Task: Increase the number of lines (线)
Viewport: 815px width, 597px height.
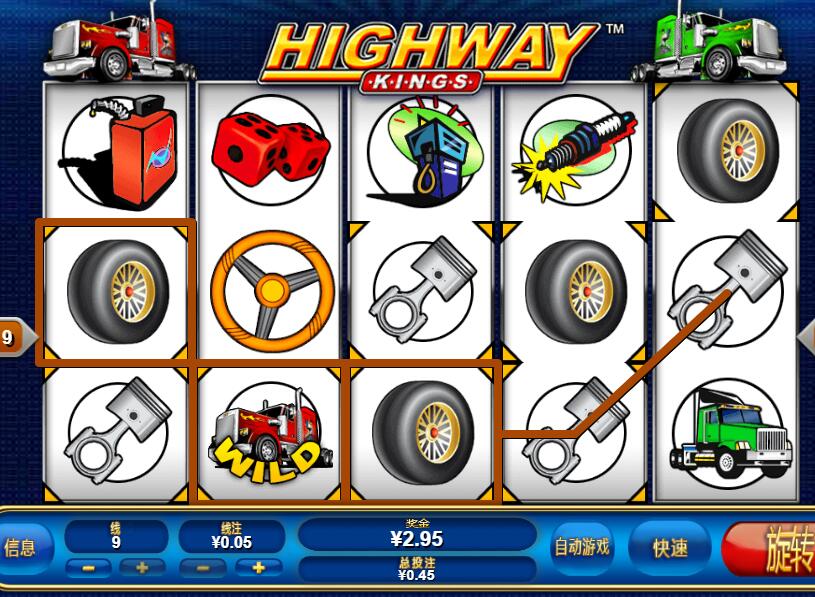Action: pos(141,567)
